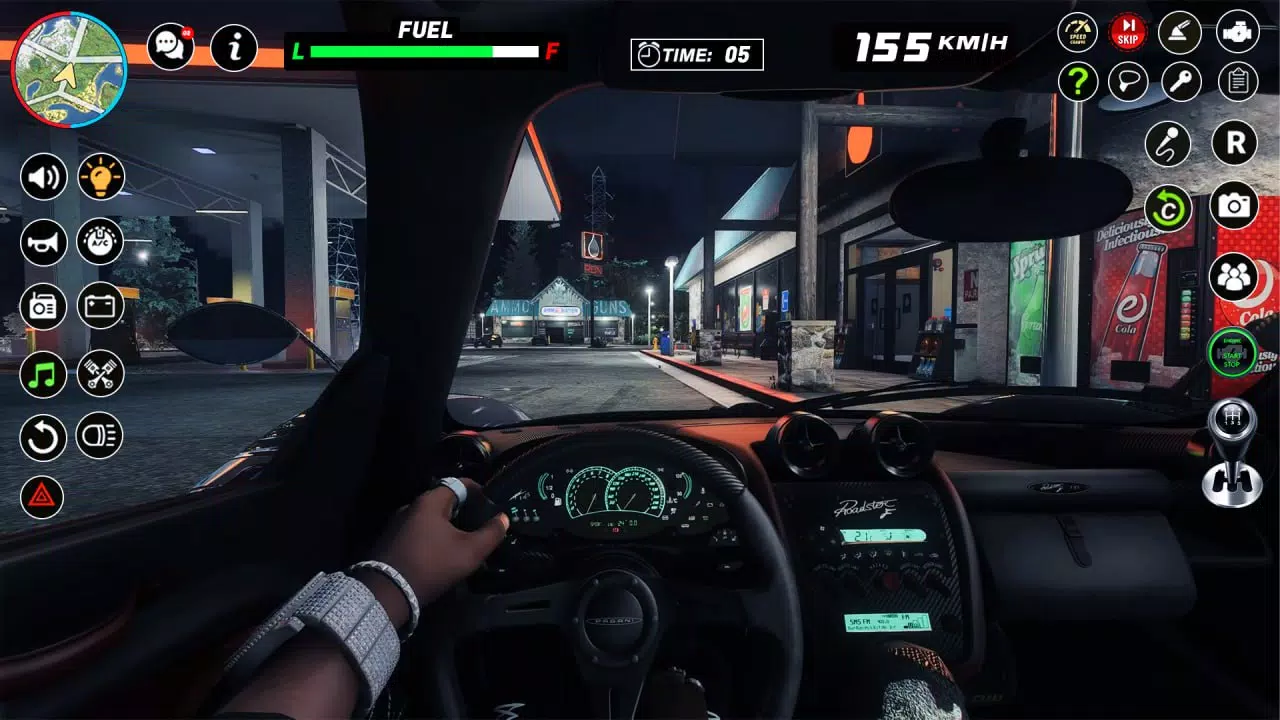Open the clipboard task list
1280x720 pixels.
pos(1238,82)
